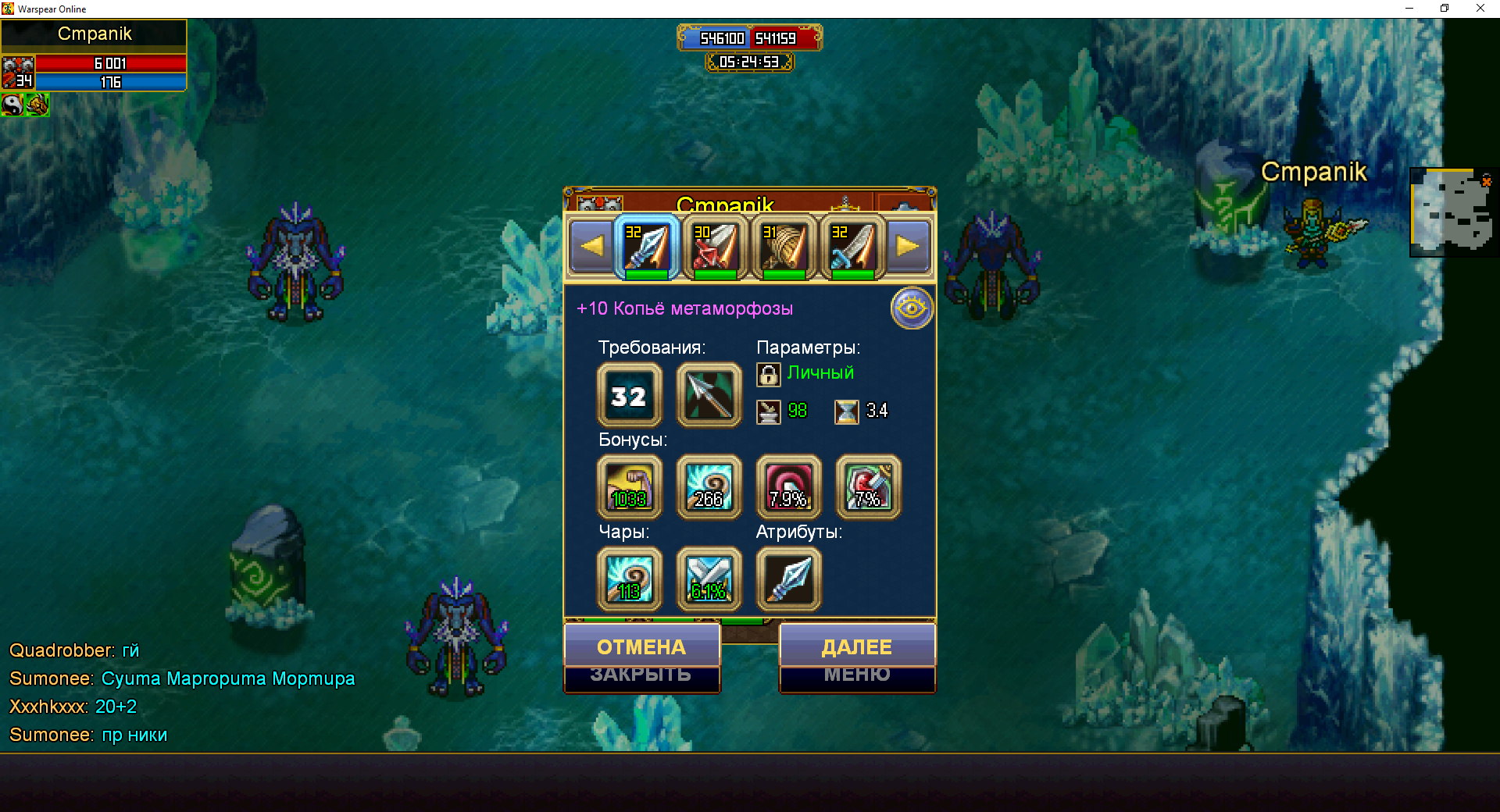This screenshot has height=812, width=1500.
Task: Inspect the 266 swirl bonus icon
Action: [709, 487]
